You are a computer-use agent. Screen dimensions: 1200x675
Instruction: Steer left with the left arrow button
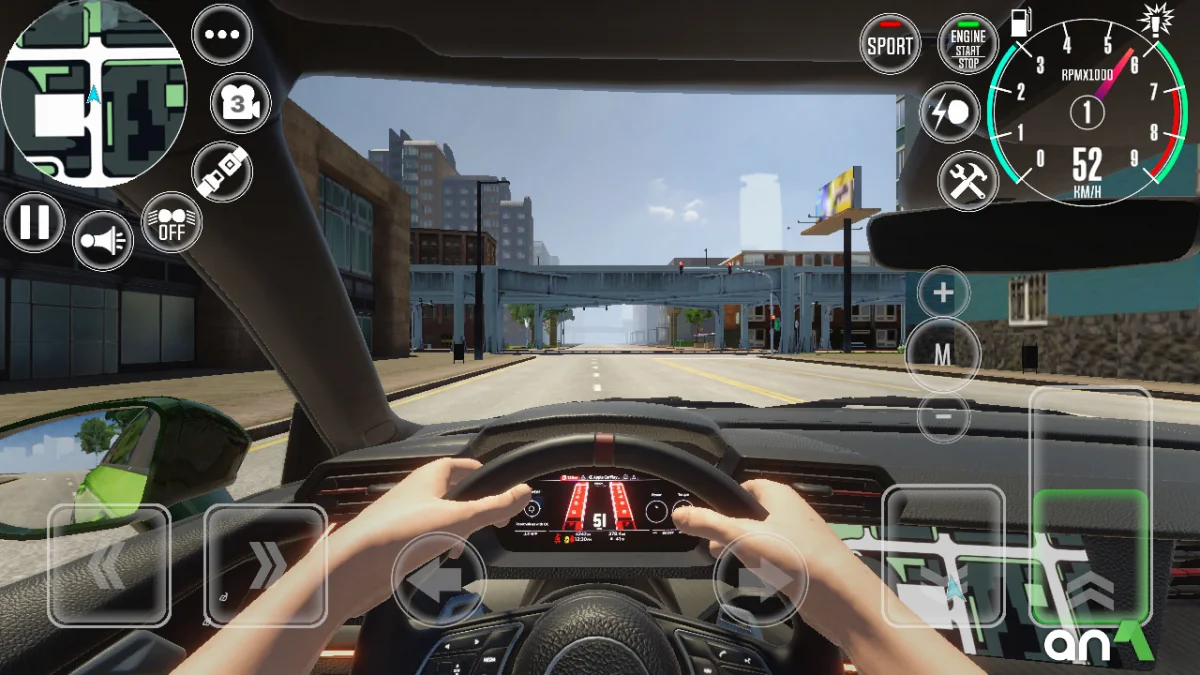(439, 580)
